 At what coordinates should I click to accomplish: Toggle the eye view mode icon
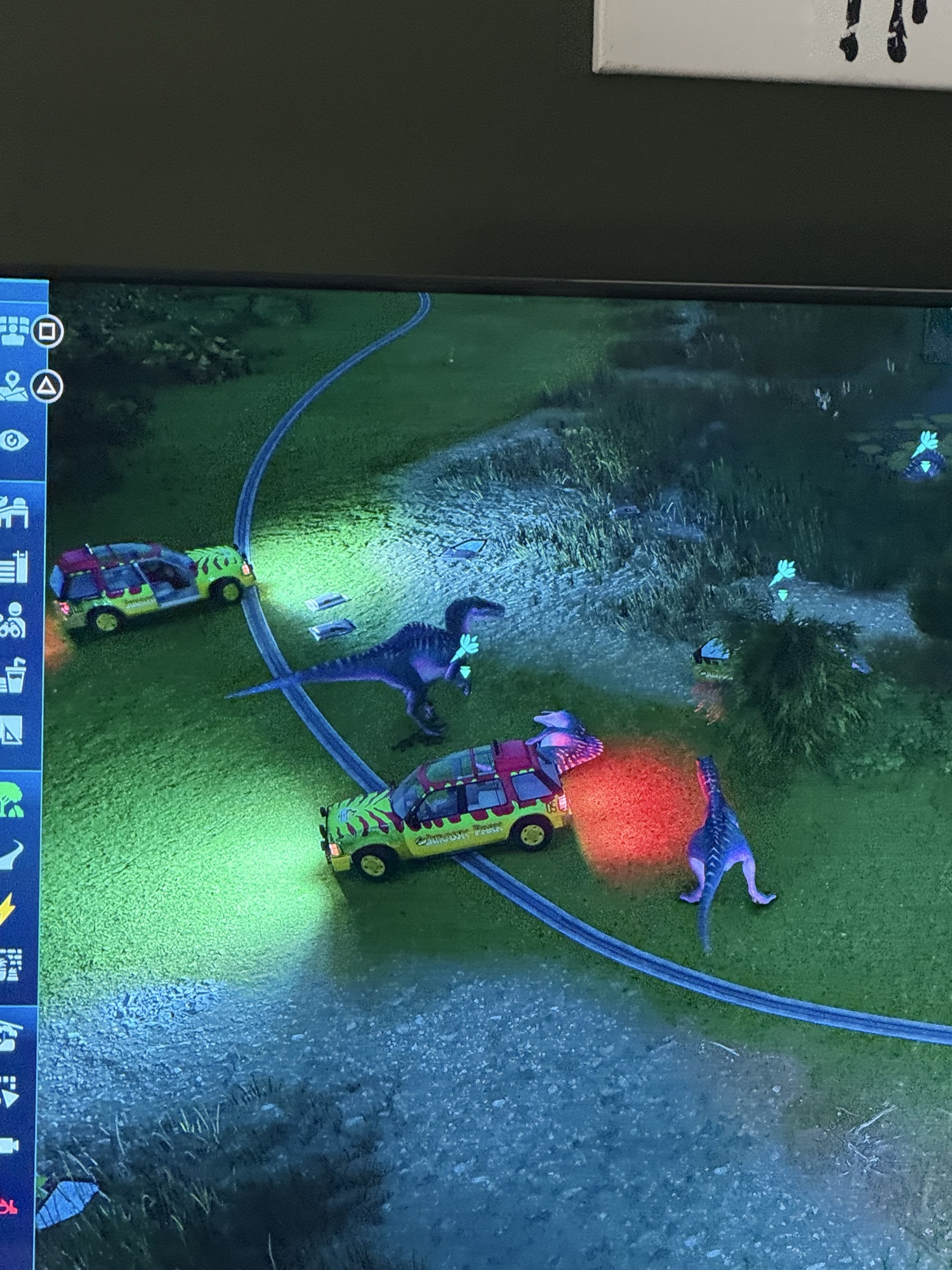13,440
